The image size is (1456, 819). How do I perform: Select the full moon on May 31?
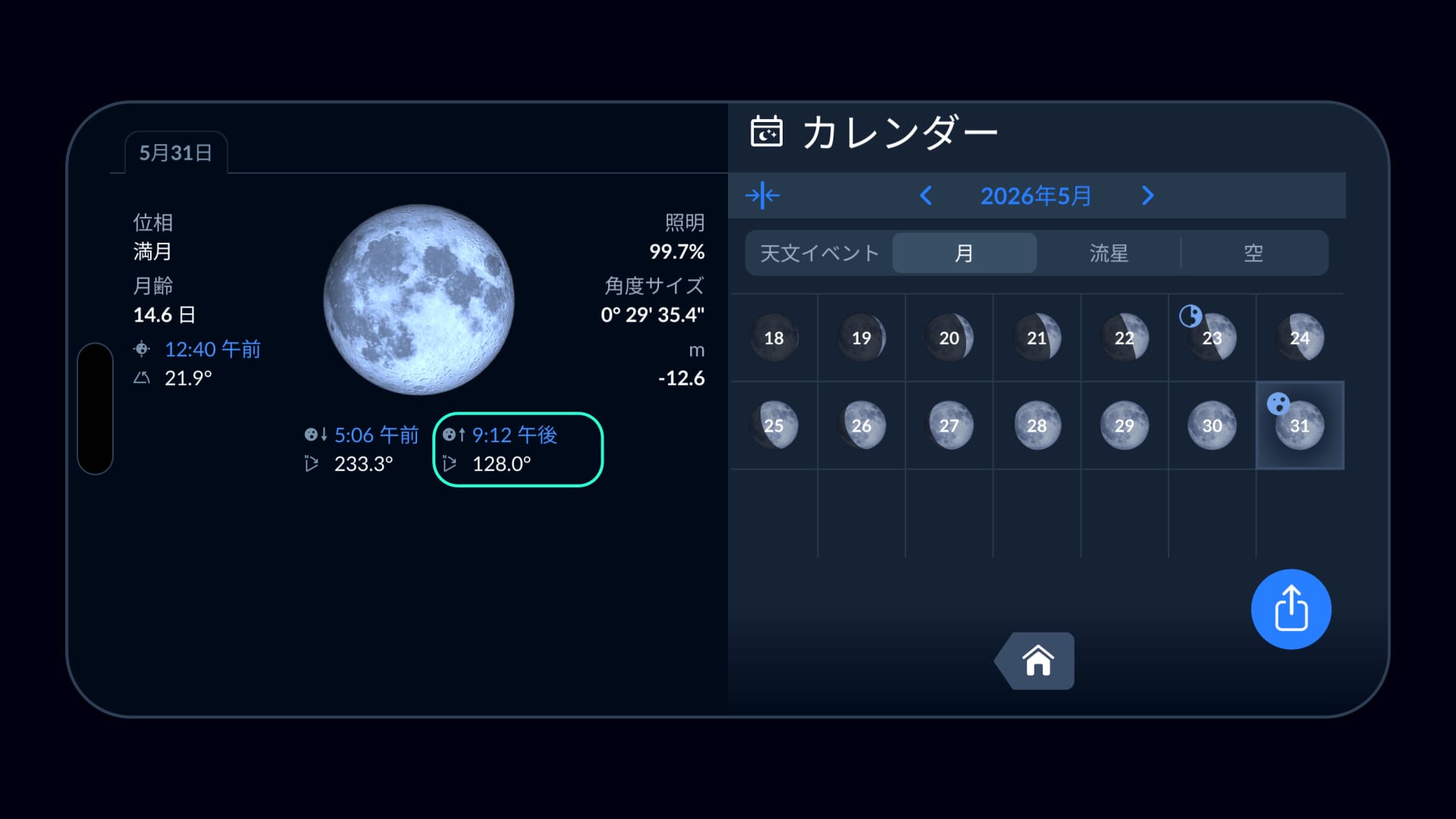(1300, 425)
